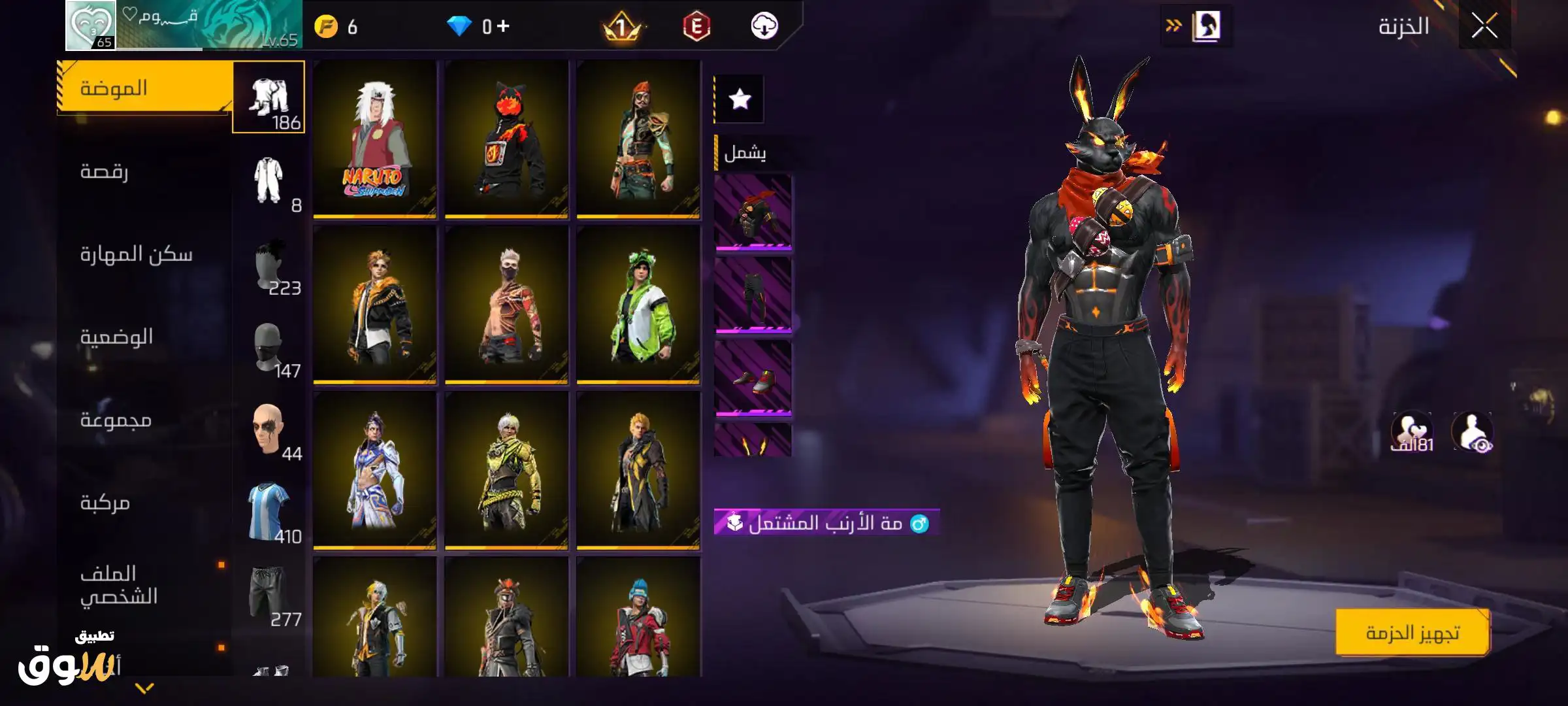This screenshot has height=706, width=1568.
Task: Toggle the character preview eye icon
Action: [1473, 432]
